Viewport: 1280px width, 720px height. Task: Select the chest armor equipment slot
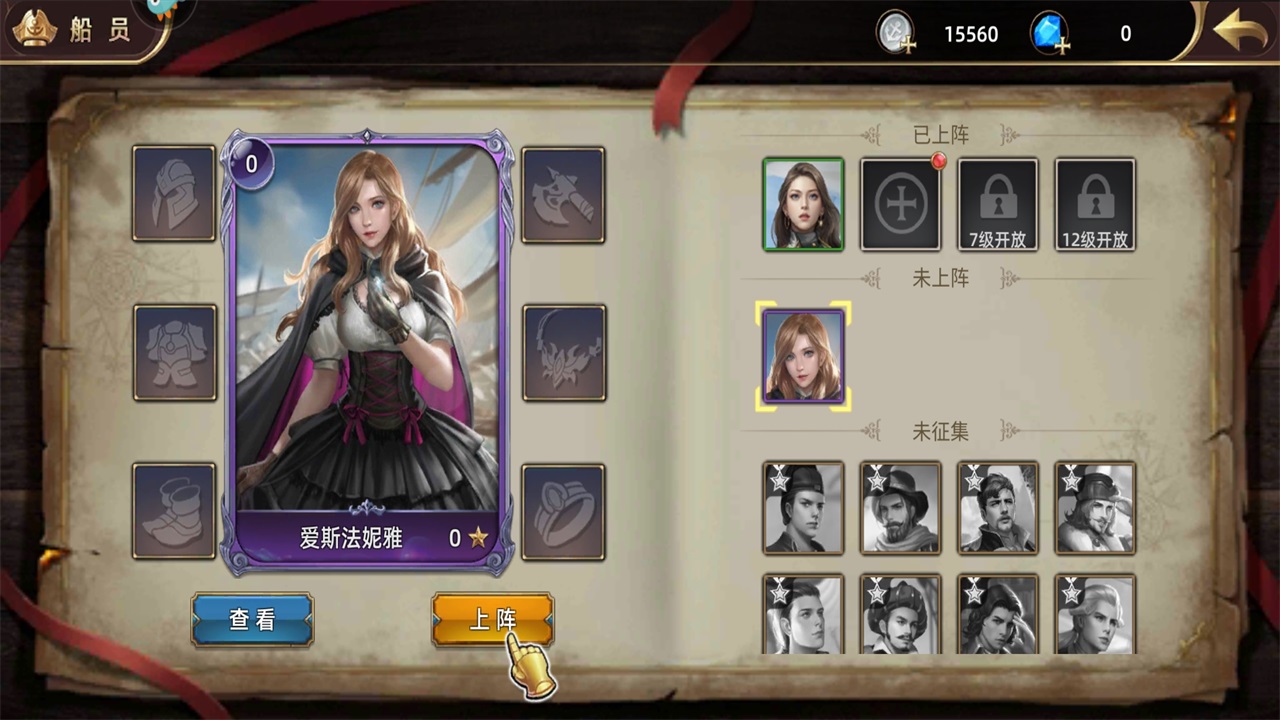[x=175, y=352]
